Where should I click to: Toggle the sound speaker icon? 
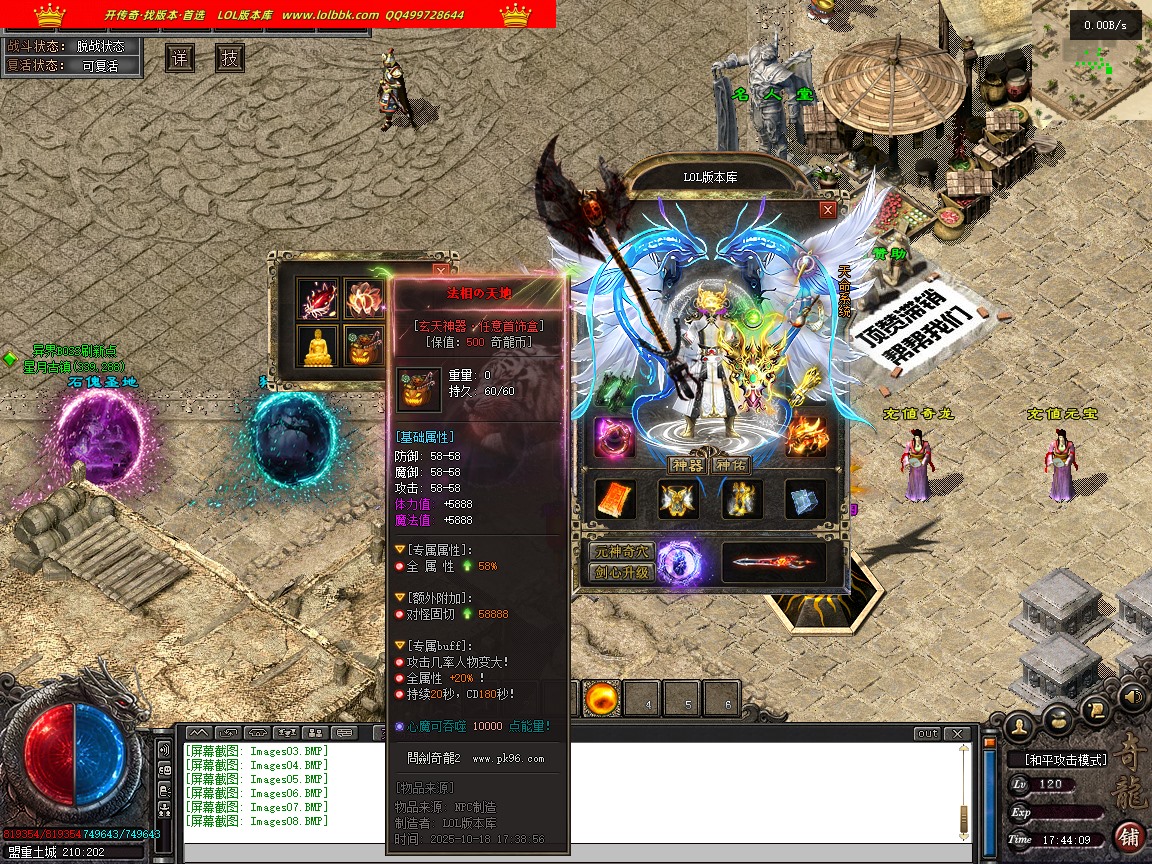point(1132,695)
